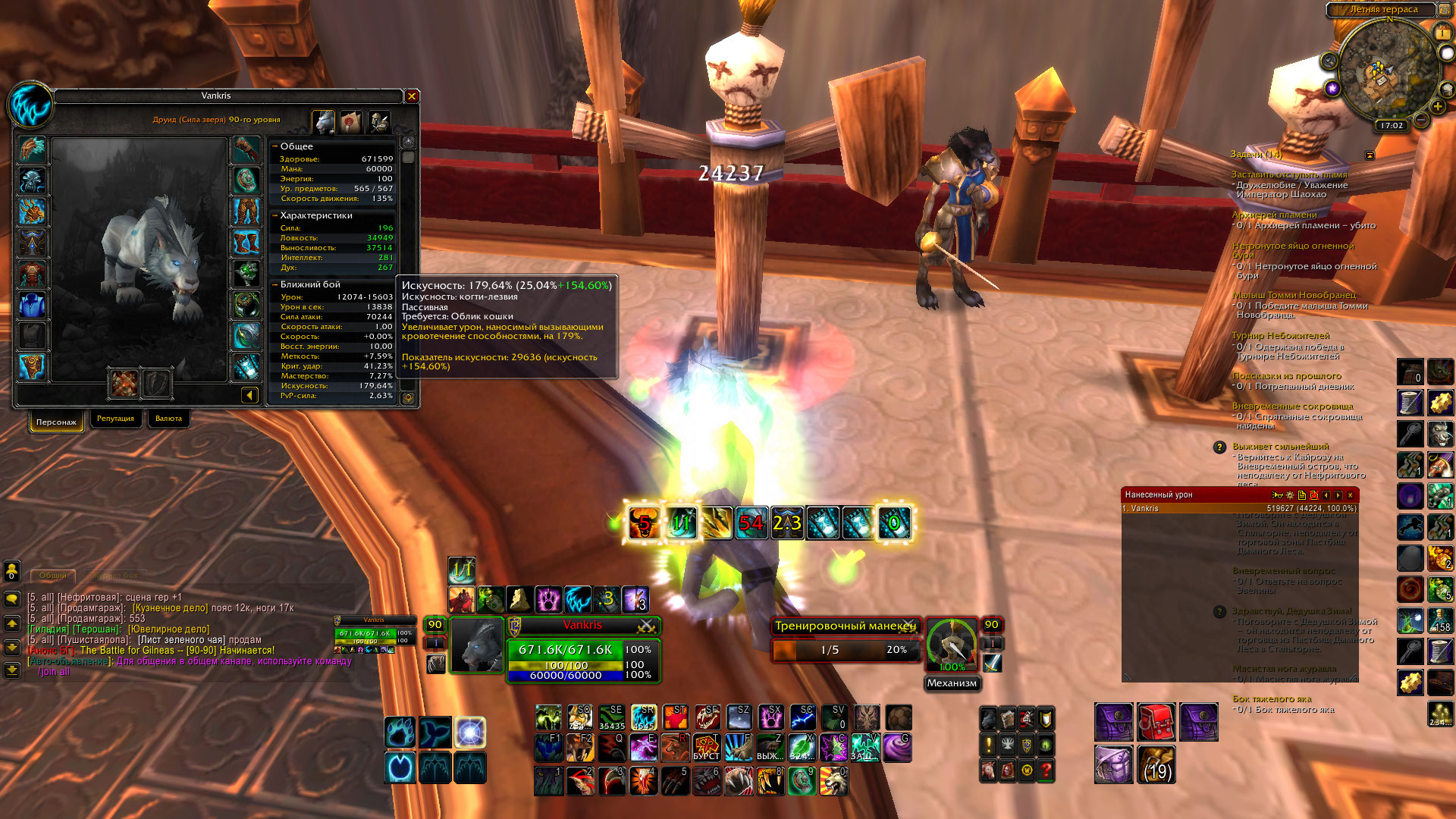Collapse the Ближний бой stats section

[275, 284]
